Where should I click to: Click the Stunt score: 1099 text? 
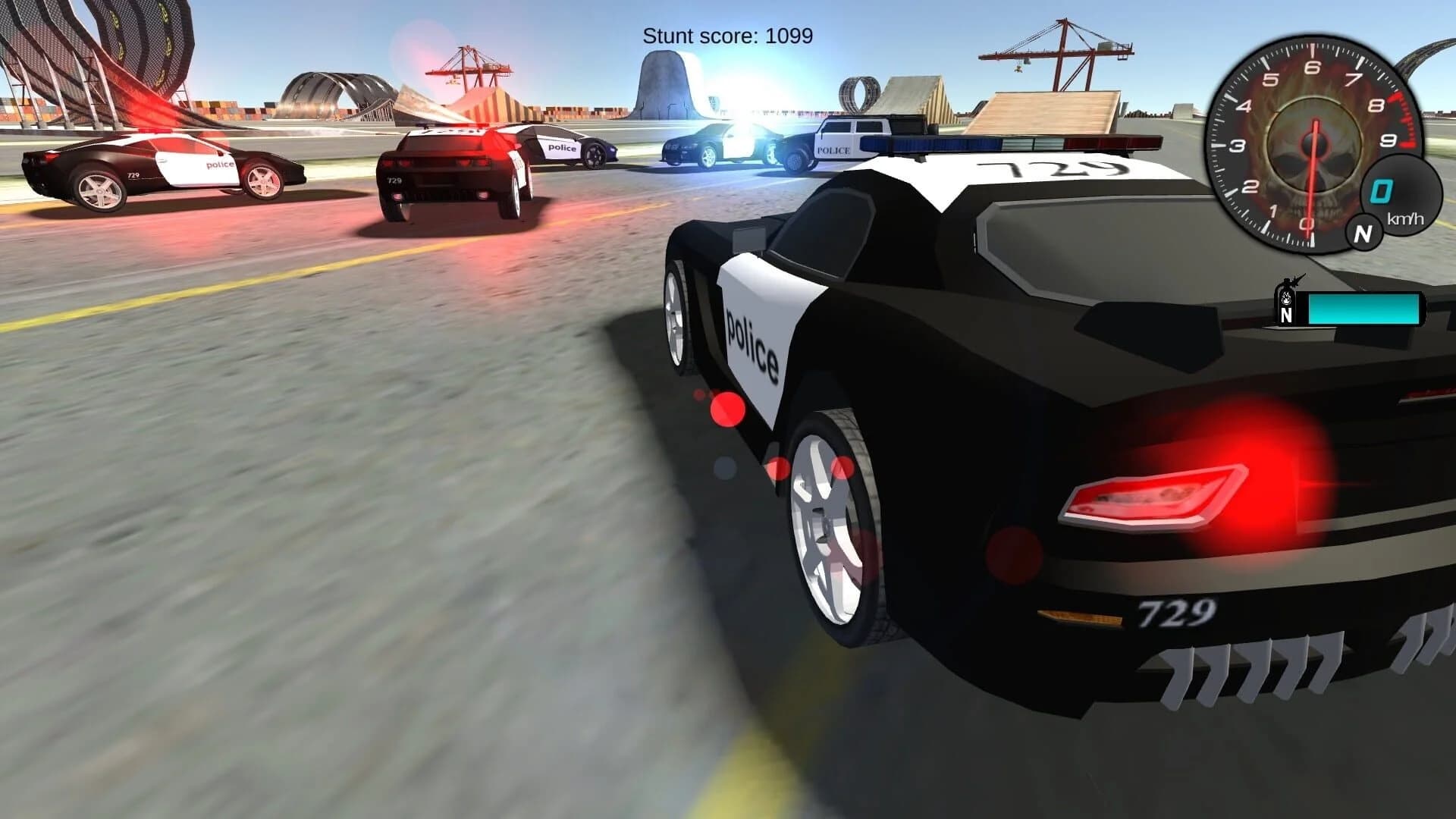pos(728,34)
